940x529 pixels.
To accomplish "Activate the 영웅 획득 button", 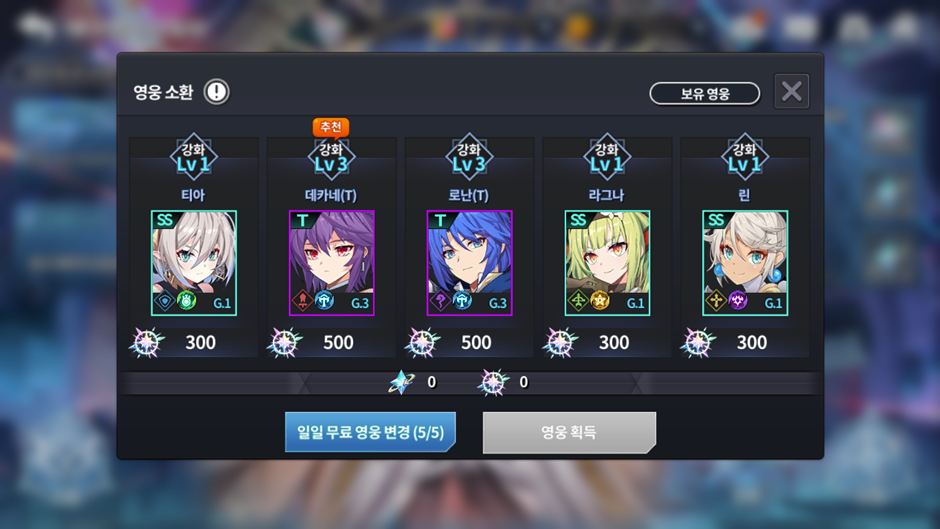I will (569, 432).
